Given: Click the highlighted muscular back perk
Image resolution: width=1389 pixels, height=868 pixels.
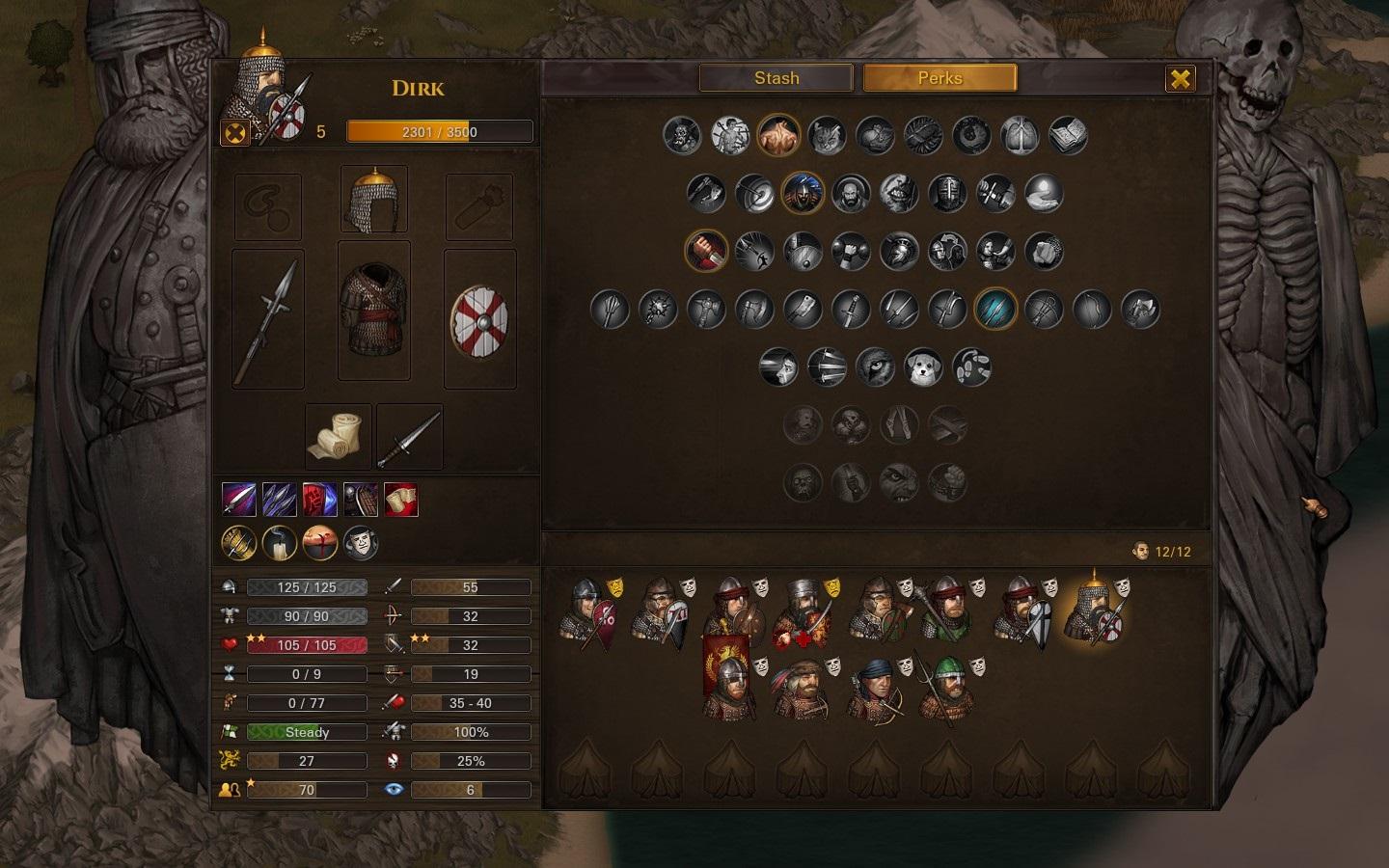Looking at the screenshot, I should pos(778,136).
